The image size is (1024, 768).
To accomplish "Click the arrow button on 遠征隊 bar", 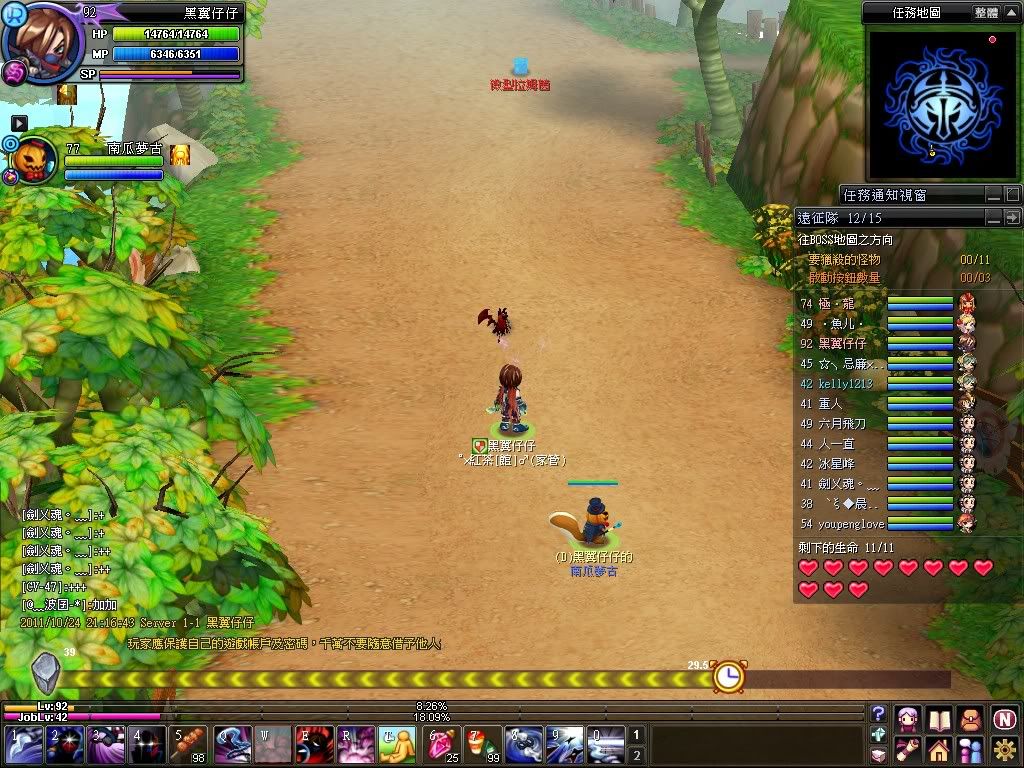I will click(1012, 217).
